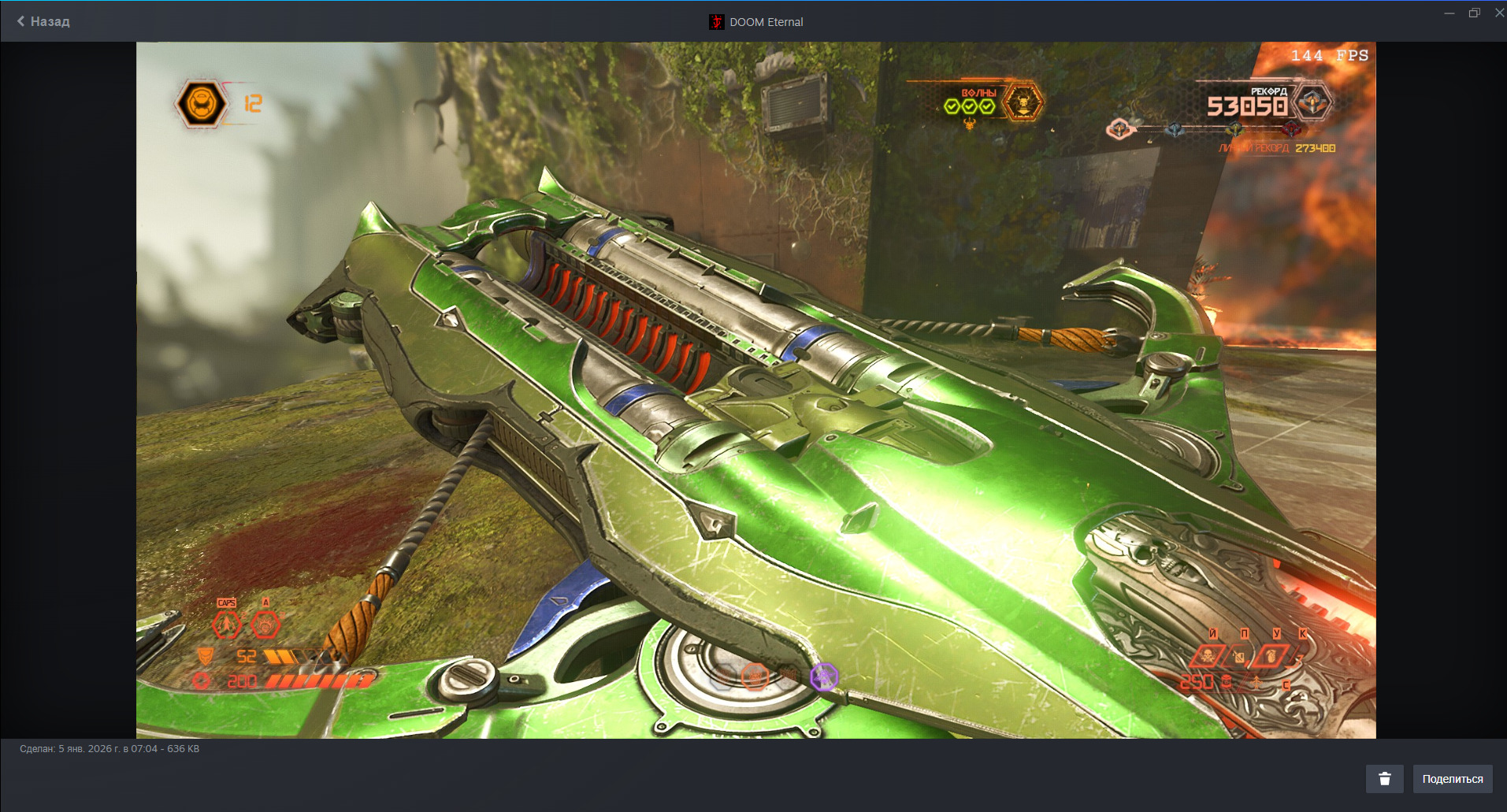Click the «Назад» back button

(x=43, y=21)
